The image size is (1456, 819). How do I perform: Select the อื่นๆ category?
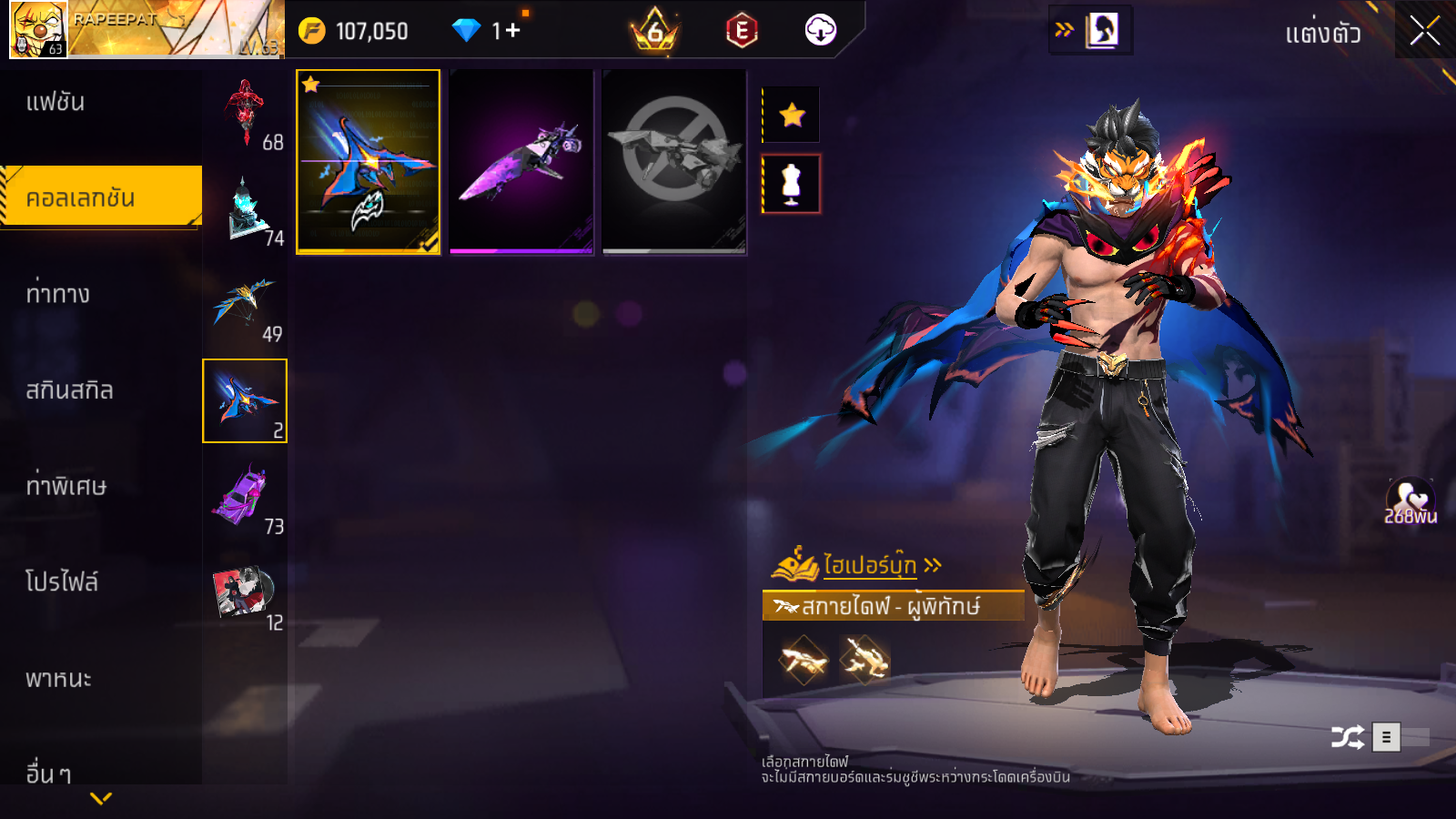click(x=48, y=773)
